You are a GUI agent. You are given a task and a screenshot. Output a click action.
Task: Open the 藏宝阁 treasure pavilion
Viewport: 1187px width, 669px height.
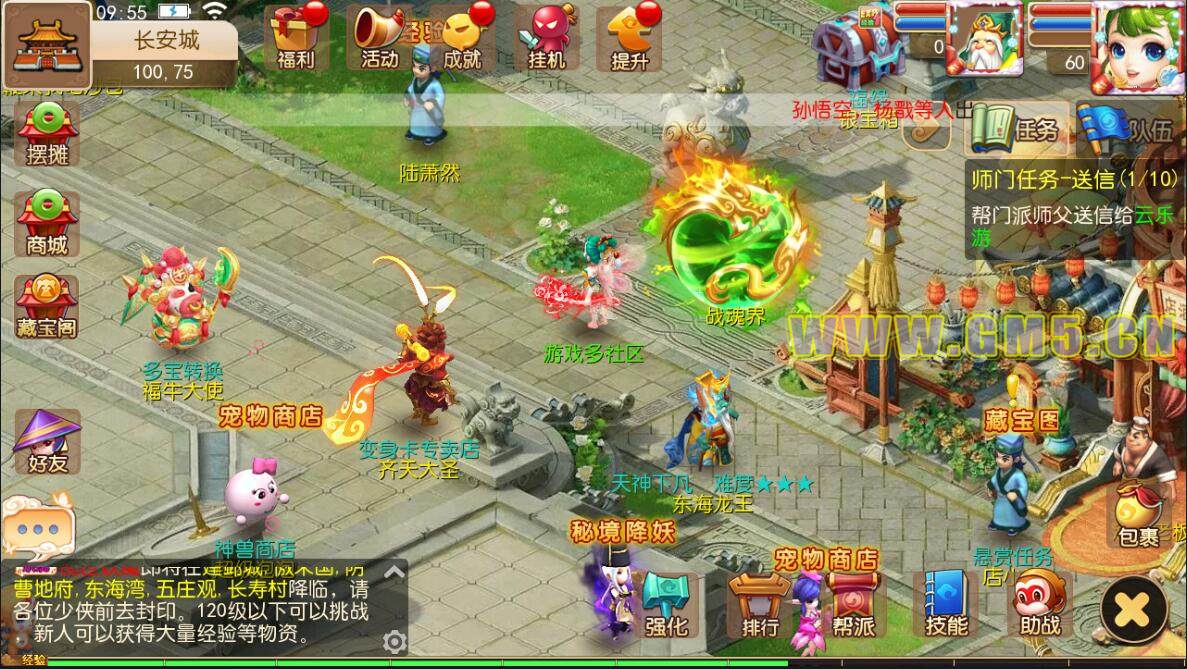[x=47, y=306]
